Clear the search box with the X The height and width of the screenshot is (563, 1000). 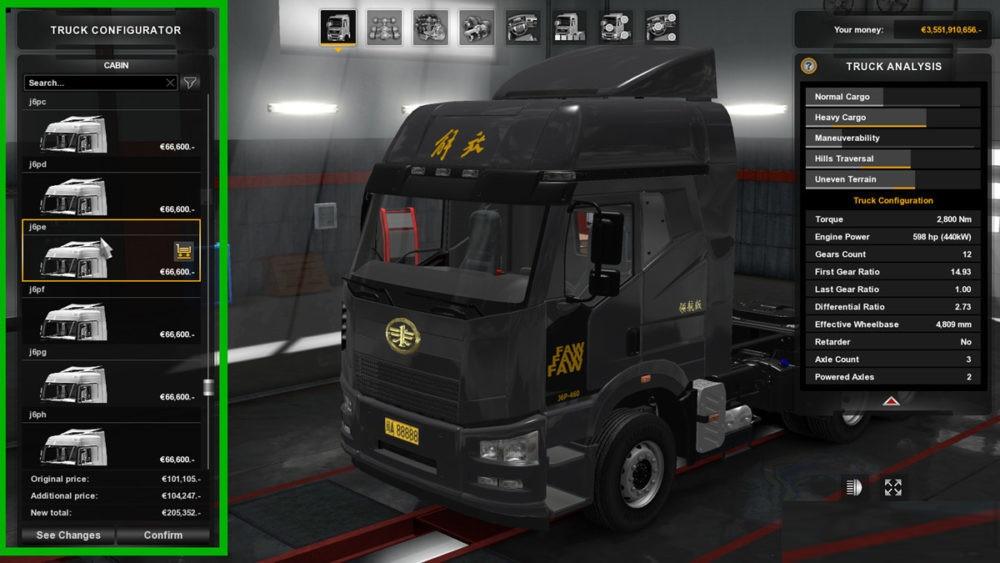pos(170,83)
